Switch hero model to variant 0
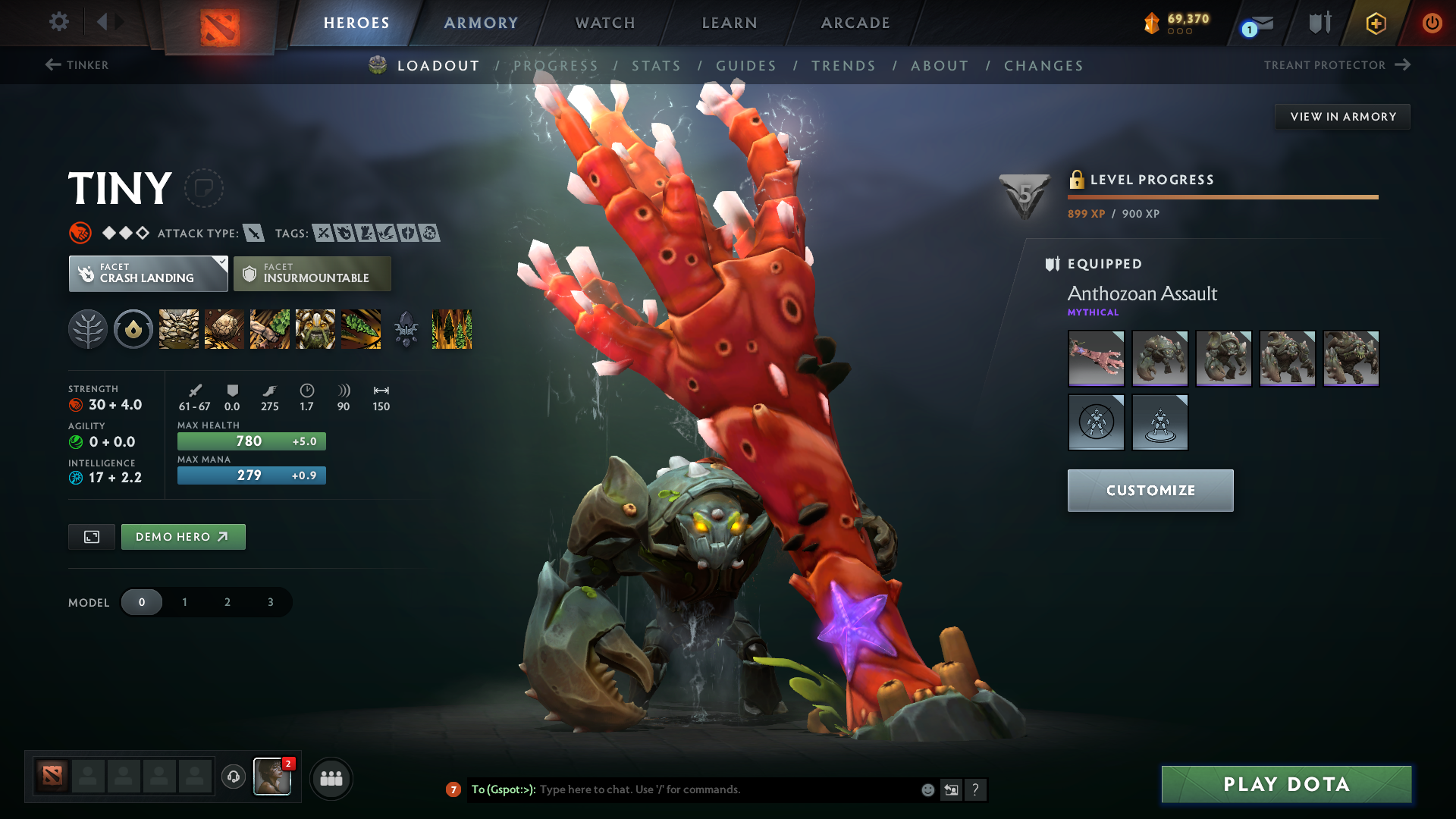The width and height of the screenshot is (1456, 819). 142,601
